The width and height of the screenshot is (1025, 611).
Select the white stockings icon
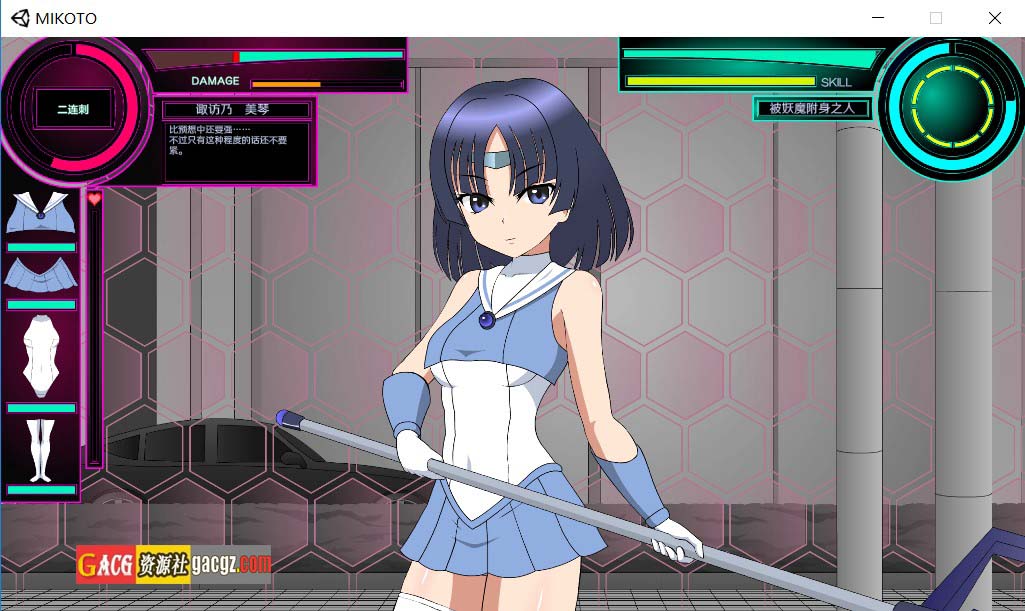(40, 449)
